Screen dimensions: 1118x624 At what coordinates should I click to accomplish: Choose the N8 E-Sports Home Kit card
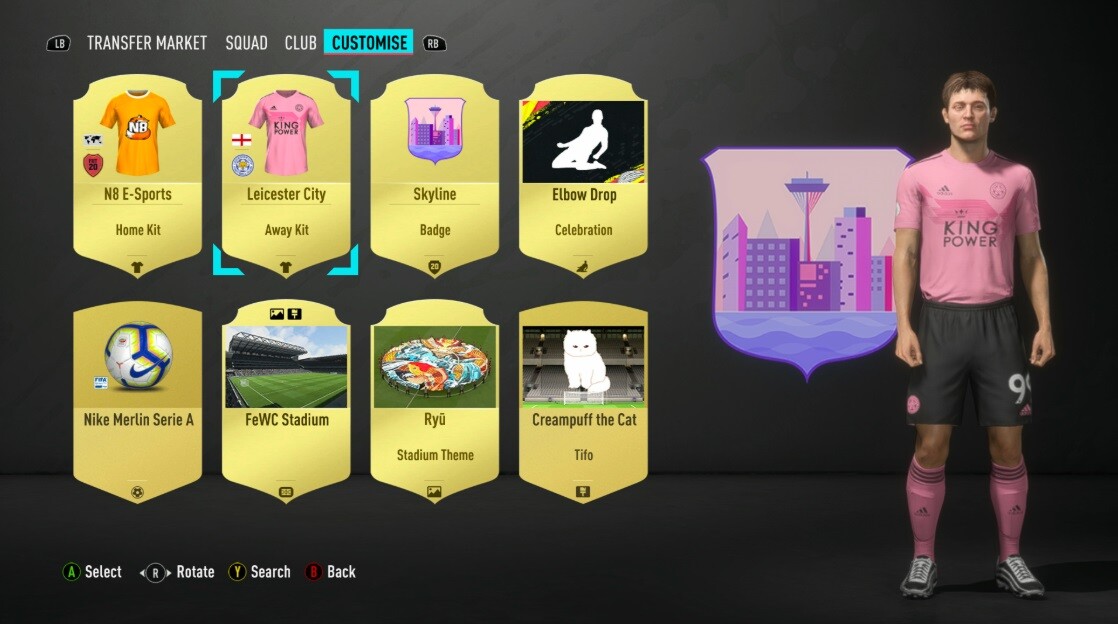[x=138, y=175]
